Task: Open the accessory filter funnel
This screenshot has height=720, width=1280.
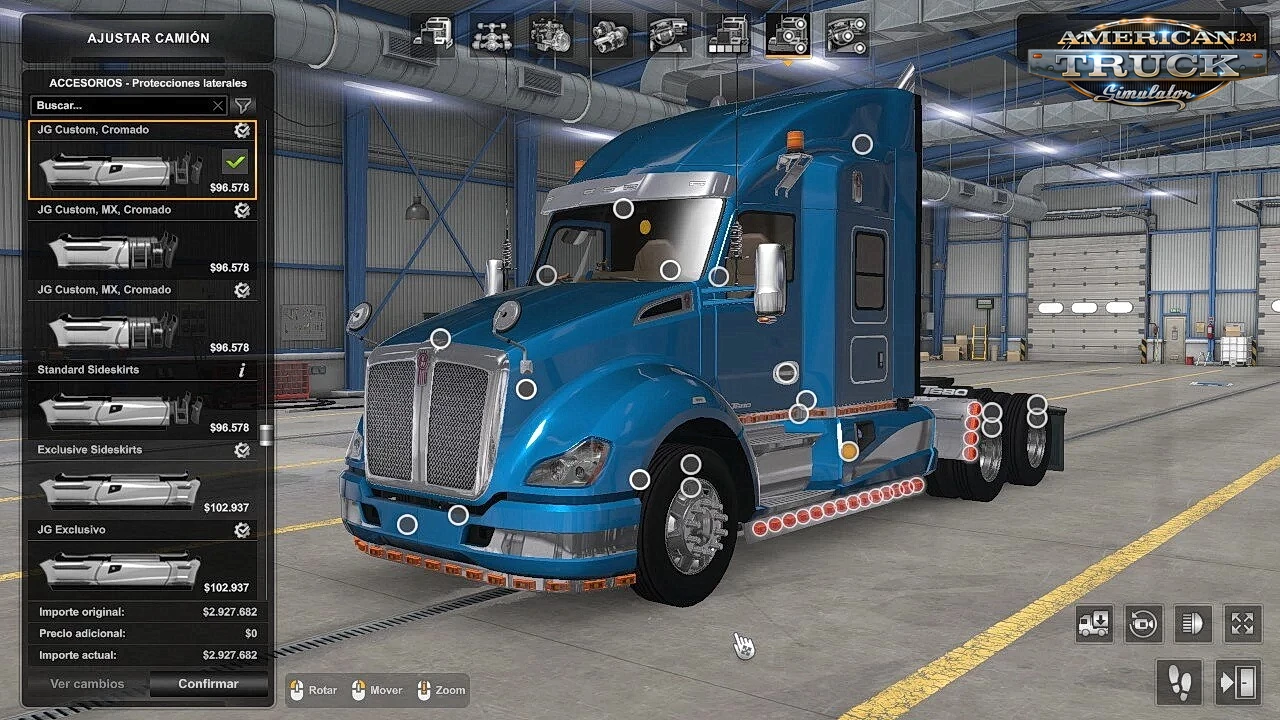Action: (243, 105)
